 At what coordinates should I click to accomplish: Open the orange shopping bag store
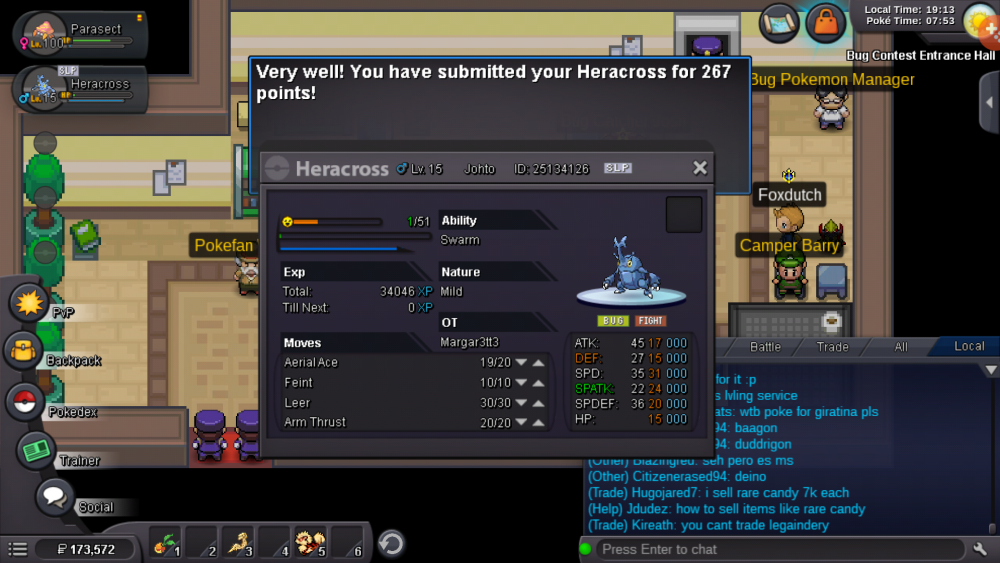coord(826,22)
